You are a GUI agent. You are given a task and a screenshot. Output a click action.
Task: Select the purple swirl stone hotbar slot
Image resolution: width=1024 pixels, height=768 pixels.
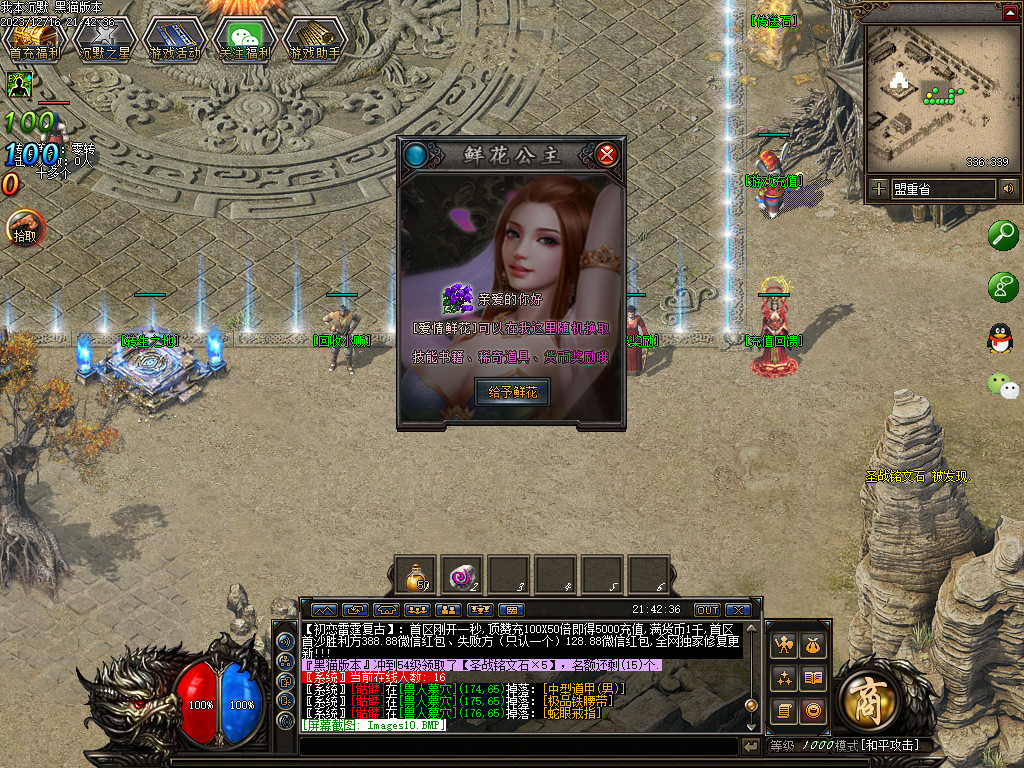coord(462,576)
